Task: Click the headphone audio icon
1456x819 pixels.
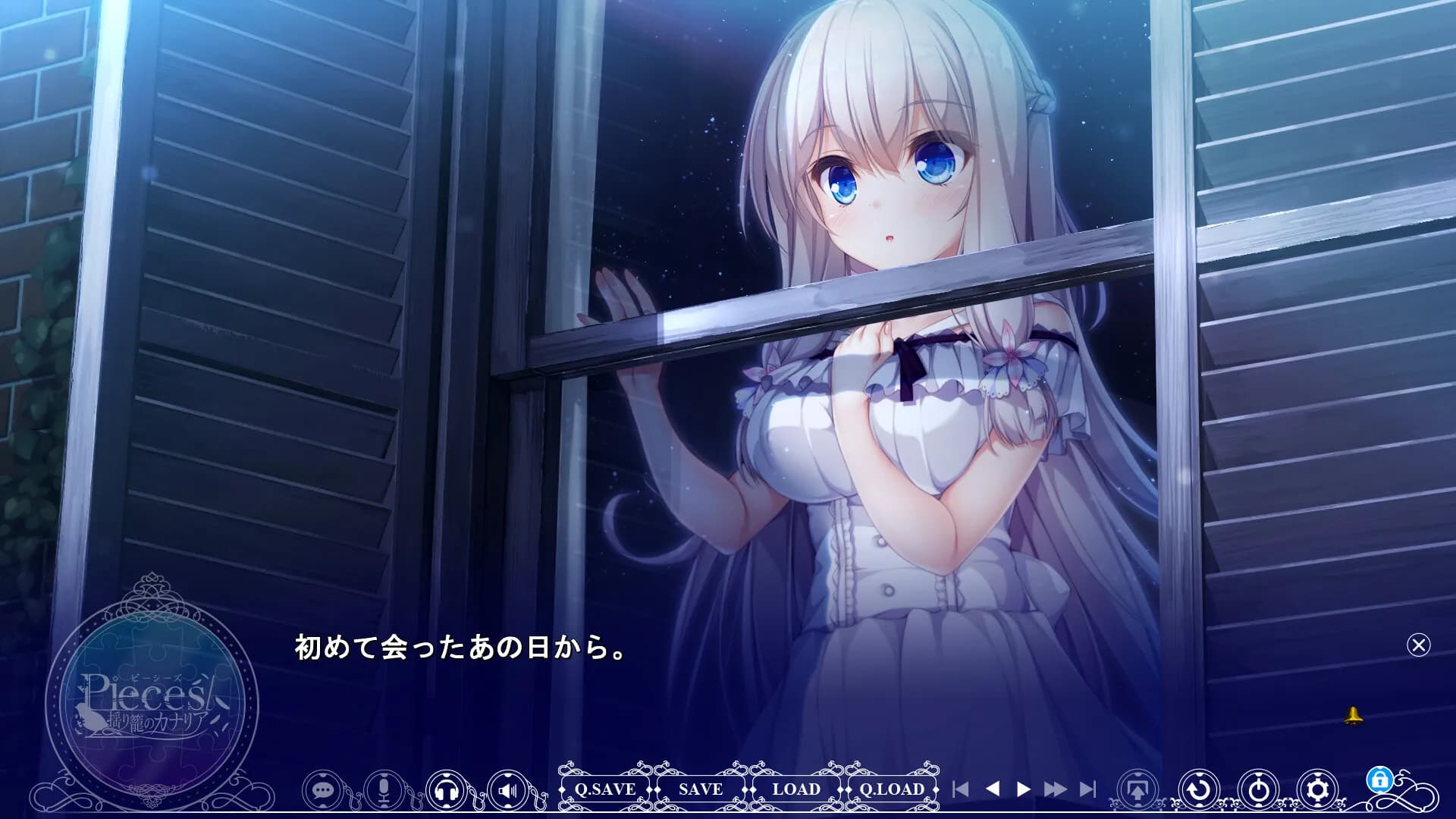Action: coord(447,789)
